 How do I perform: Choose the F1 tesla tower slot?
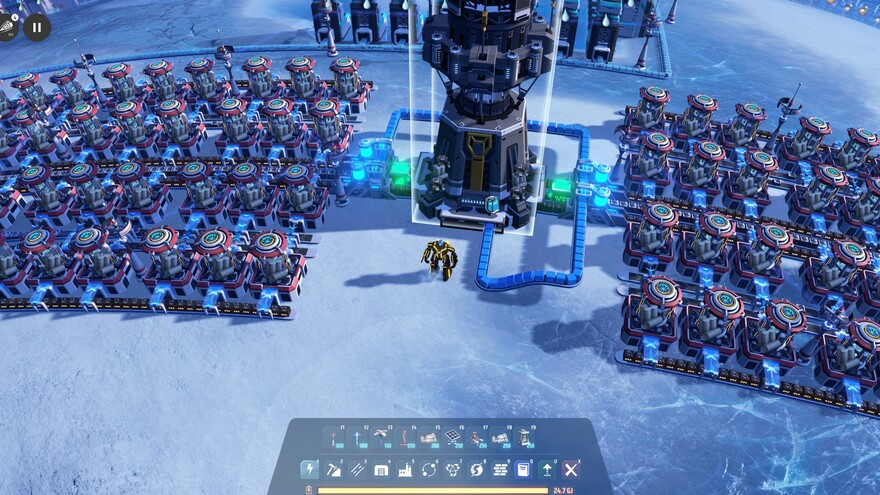(334, 438)
